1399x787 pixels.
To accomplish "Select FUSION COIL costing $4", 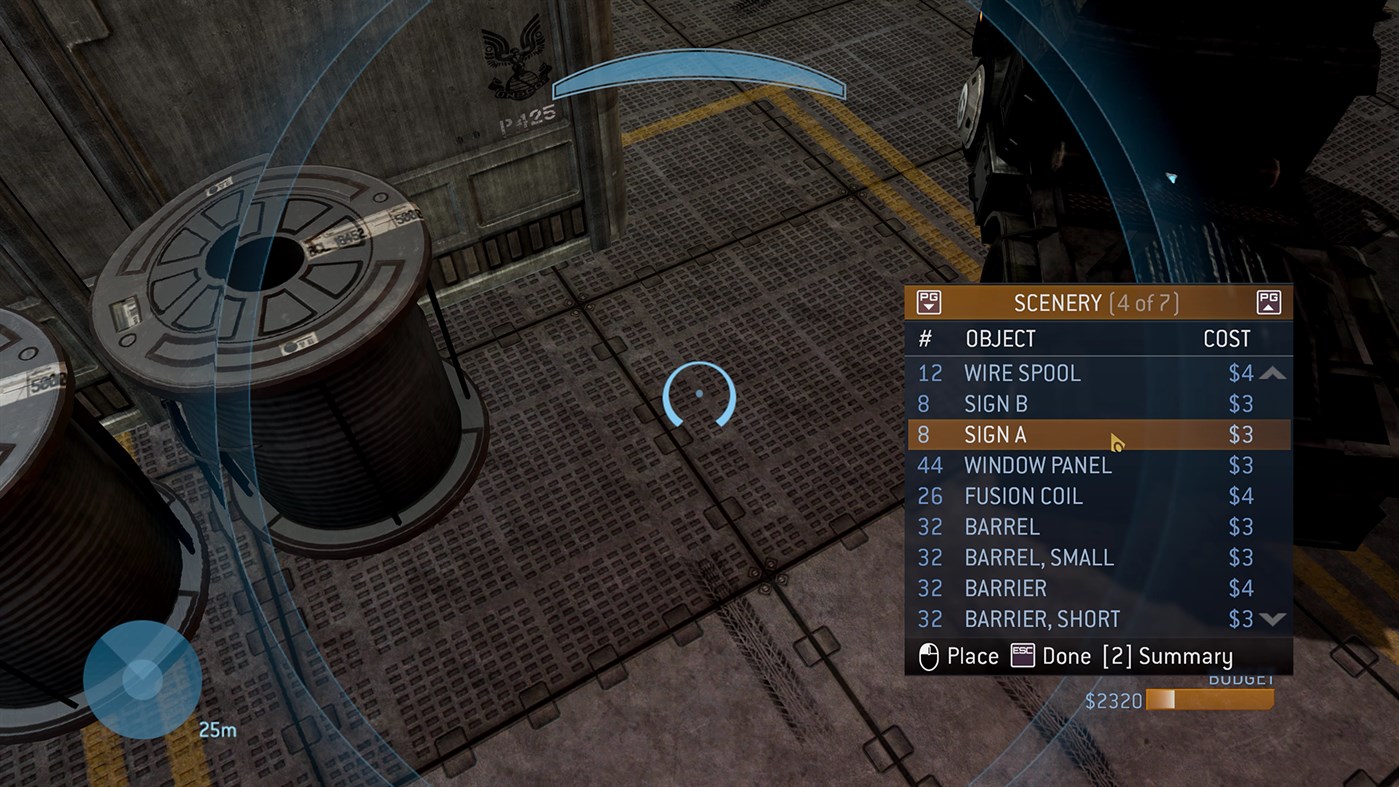I will pos(1023,495).
